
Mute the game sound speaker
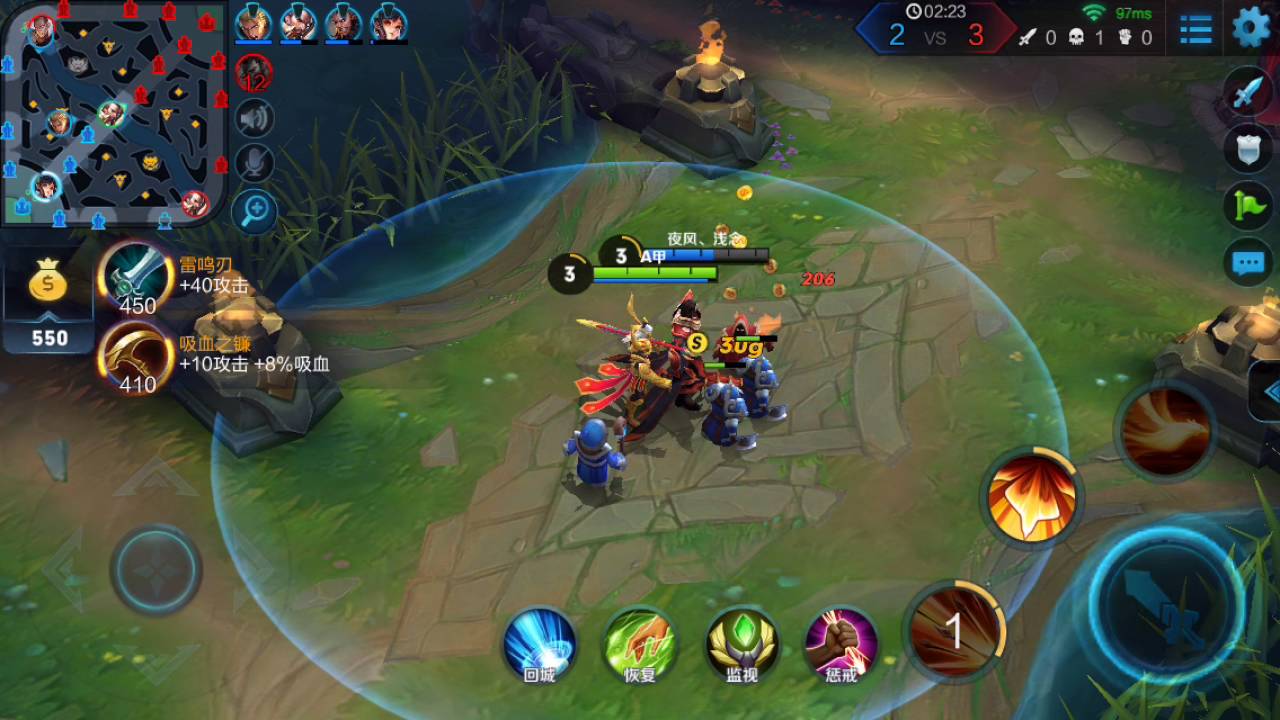click(255, 118)
